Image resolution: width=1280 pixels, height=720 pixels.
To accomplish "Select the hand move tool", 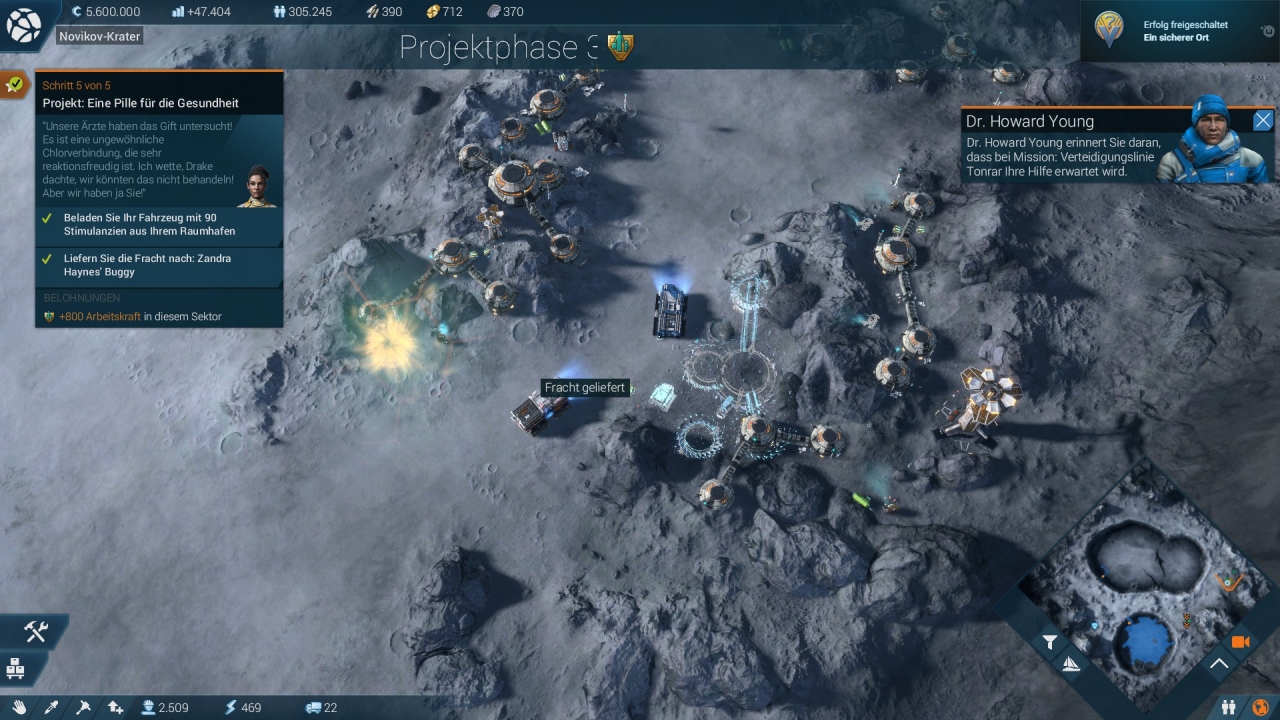I will (21, 707).
